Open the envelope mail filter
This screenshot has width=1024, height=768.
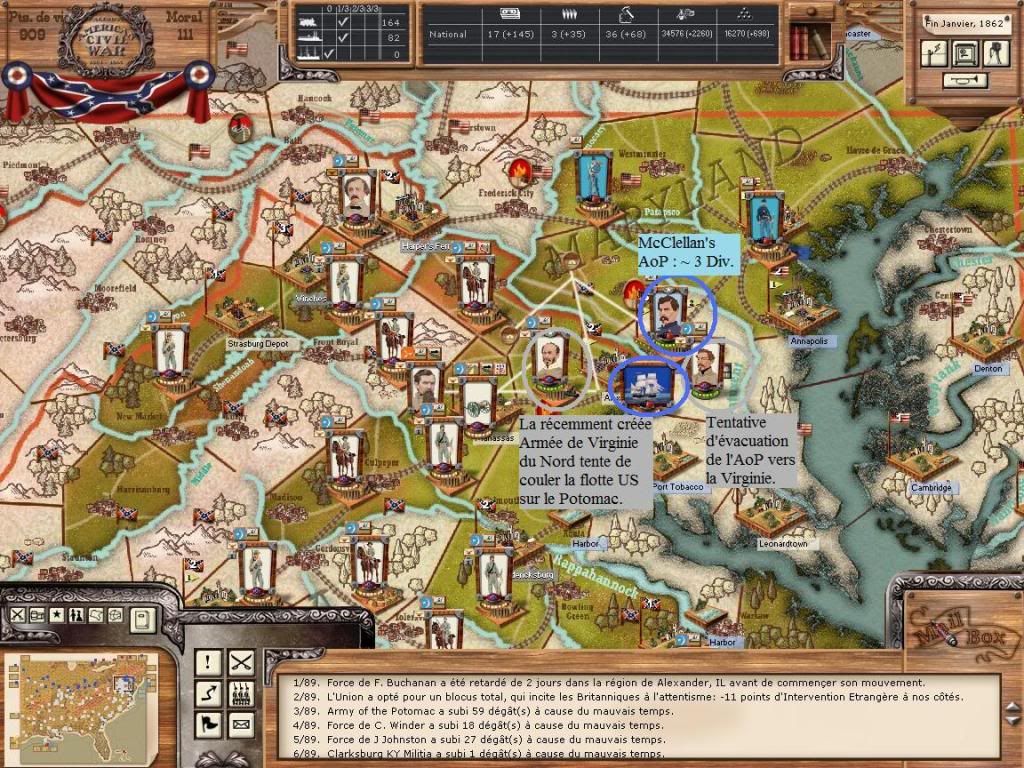(x=241, y=723)
